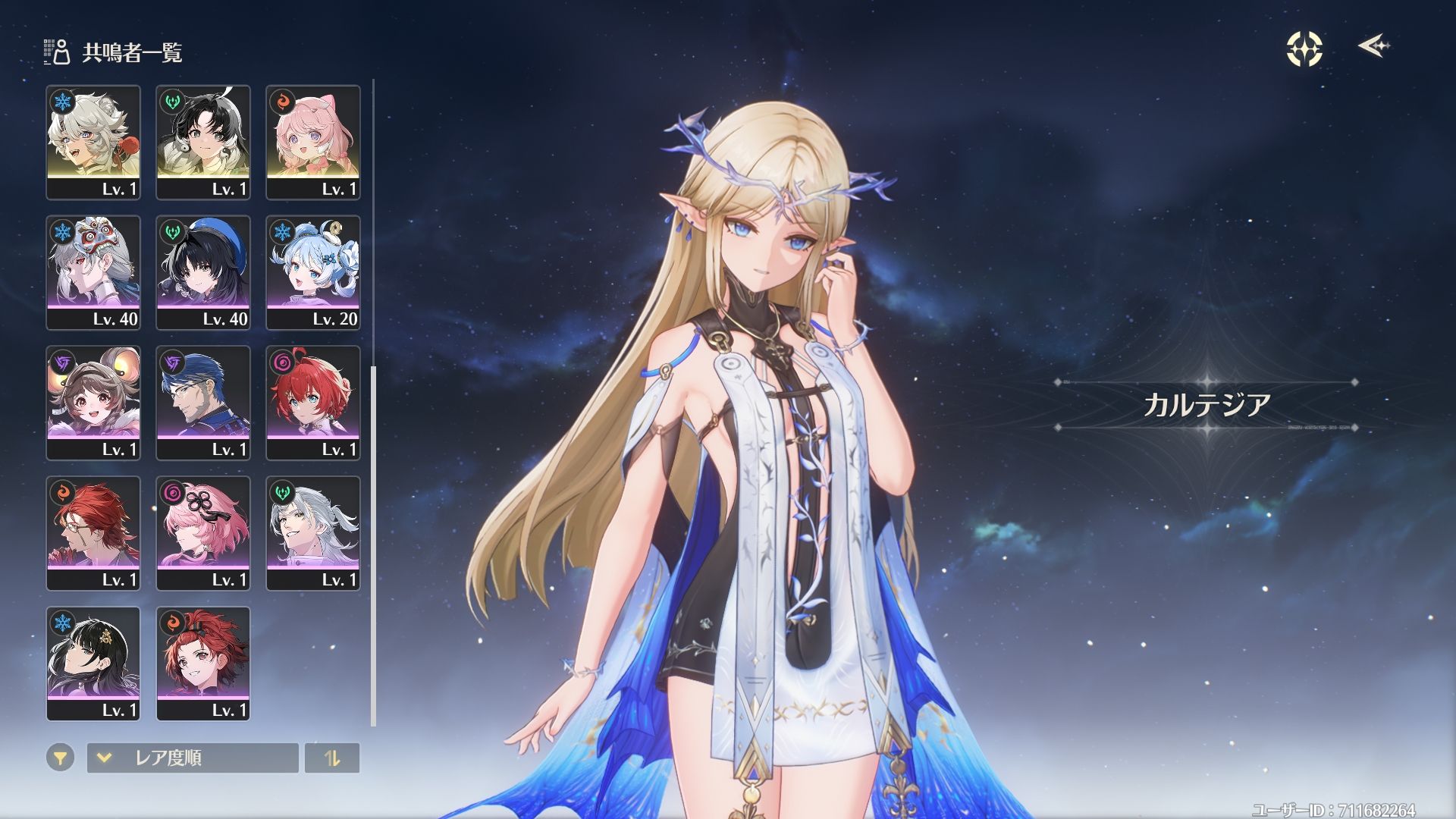The width and height of the screenshot is (1456, 819).
Task: Choose the red-haired character wearing glasses
Action: [x=93, y=533]
